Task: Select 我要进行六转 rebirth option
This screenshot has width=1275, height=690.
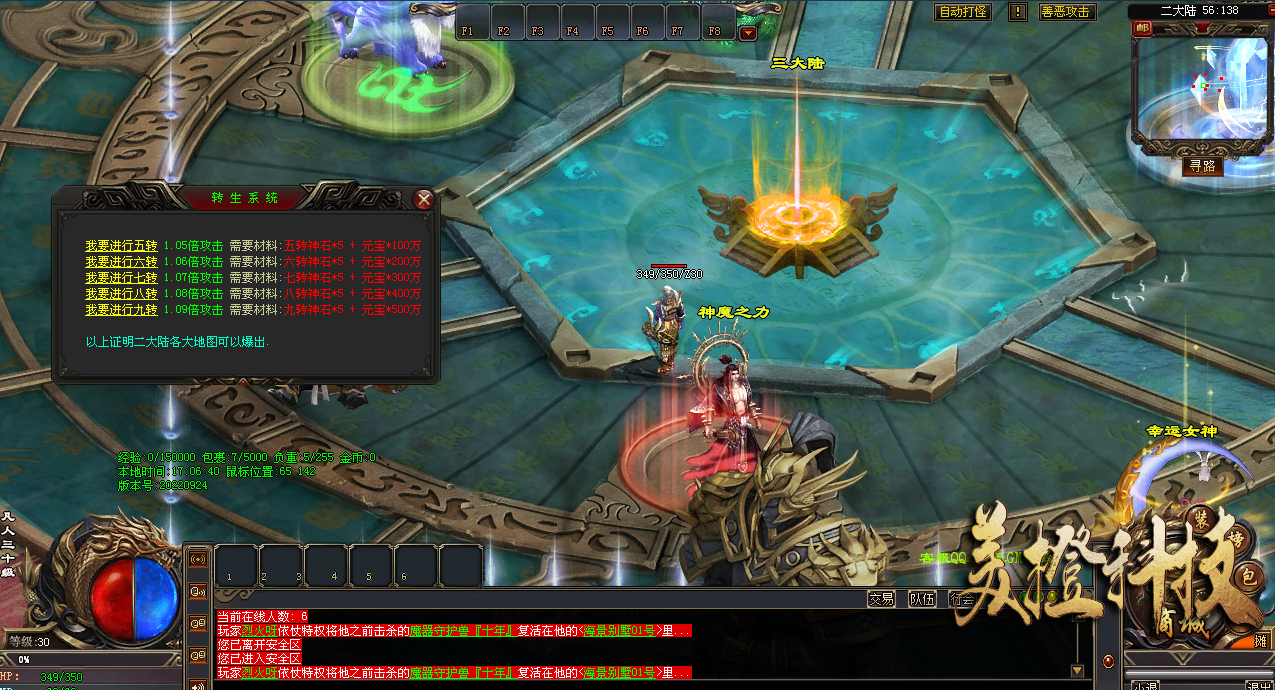Action: click(x=121, y=261)
